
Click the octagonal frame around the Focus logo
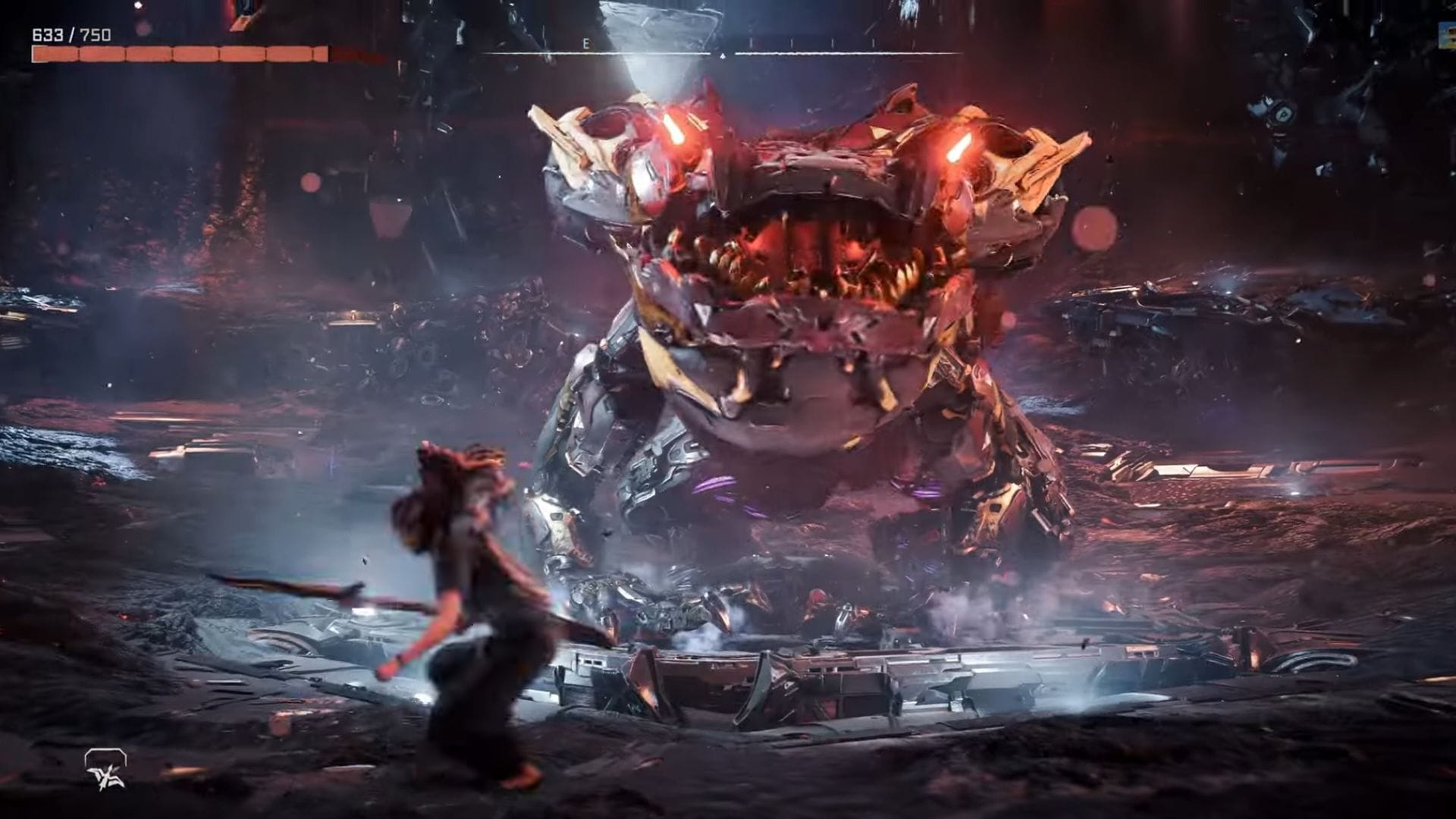click(106, 757)
